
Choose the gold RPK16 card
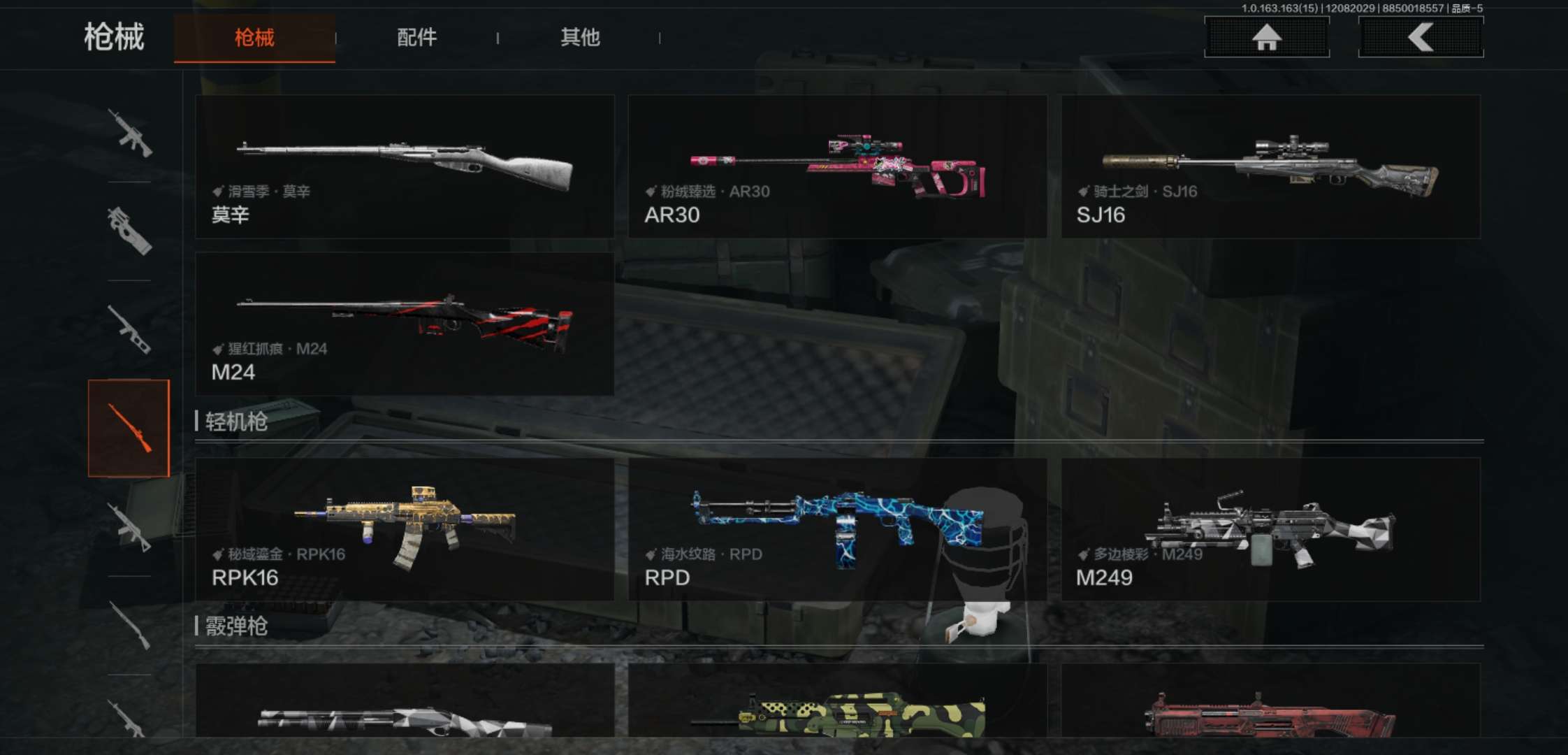(x=405, y=529)
